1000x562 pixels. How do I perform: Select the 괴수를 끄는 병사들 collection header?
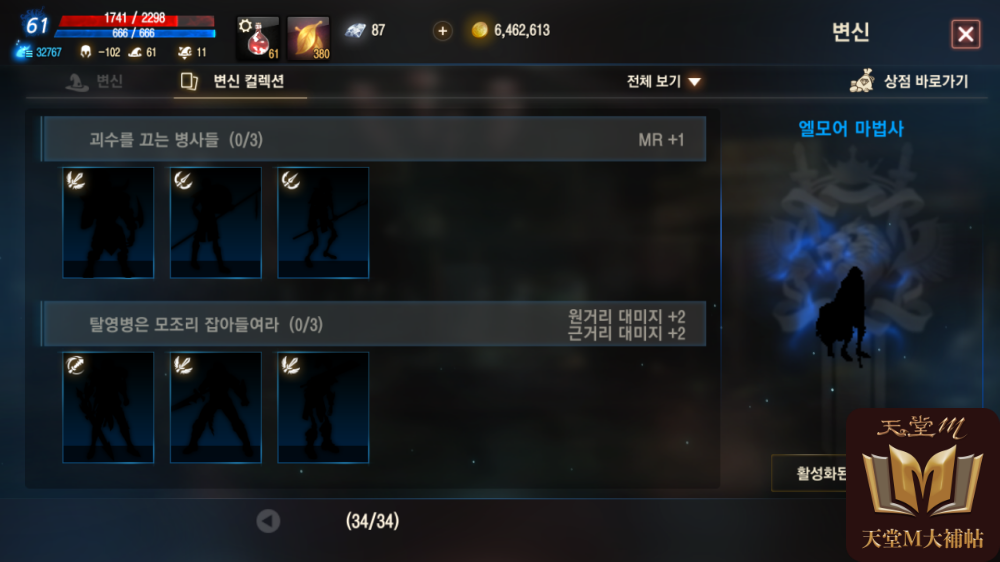coord(373,140)
